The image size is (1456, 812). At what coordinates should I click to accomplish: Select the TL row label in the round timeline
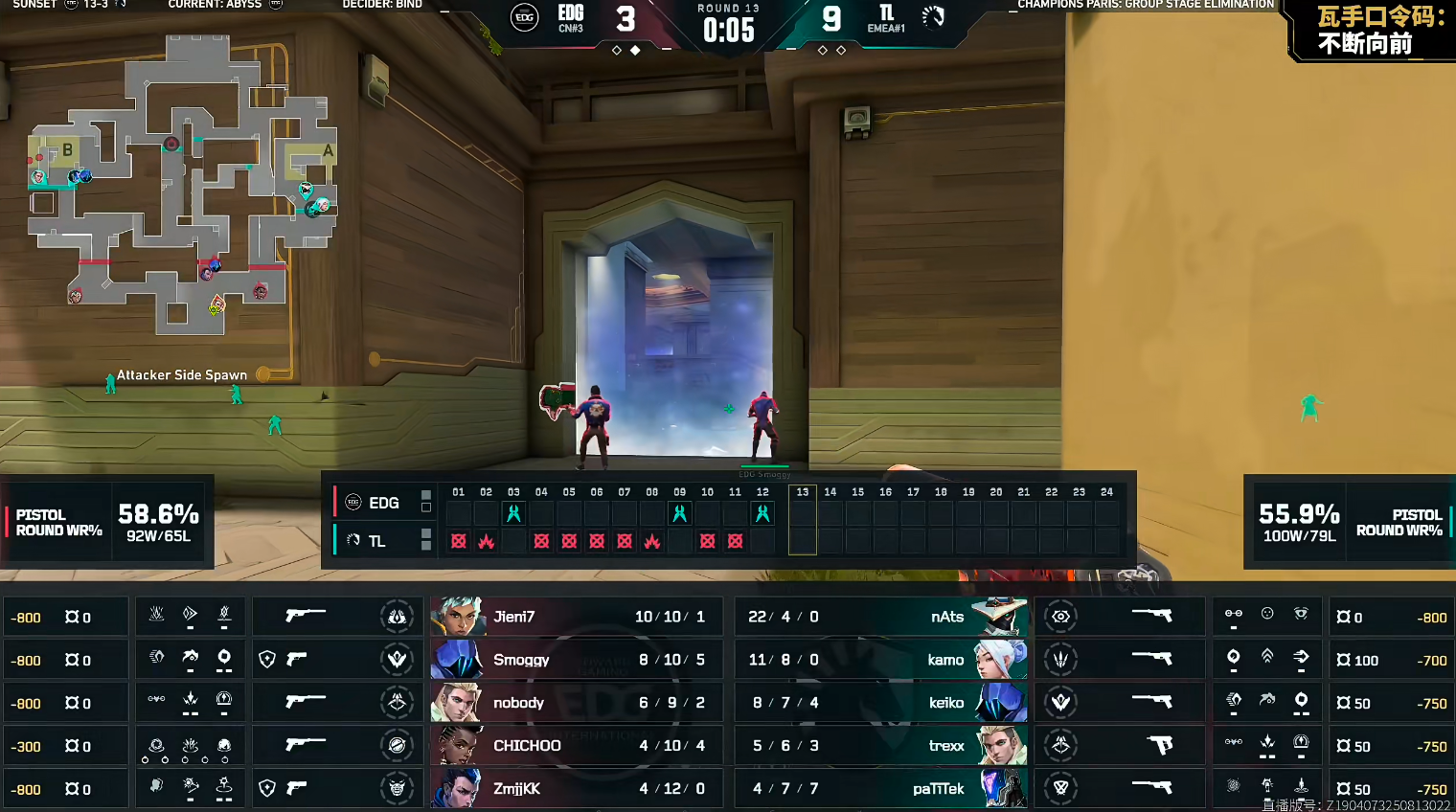[x=376, y=541]
